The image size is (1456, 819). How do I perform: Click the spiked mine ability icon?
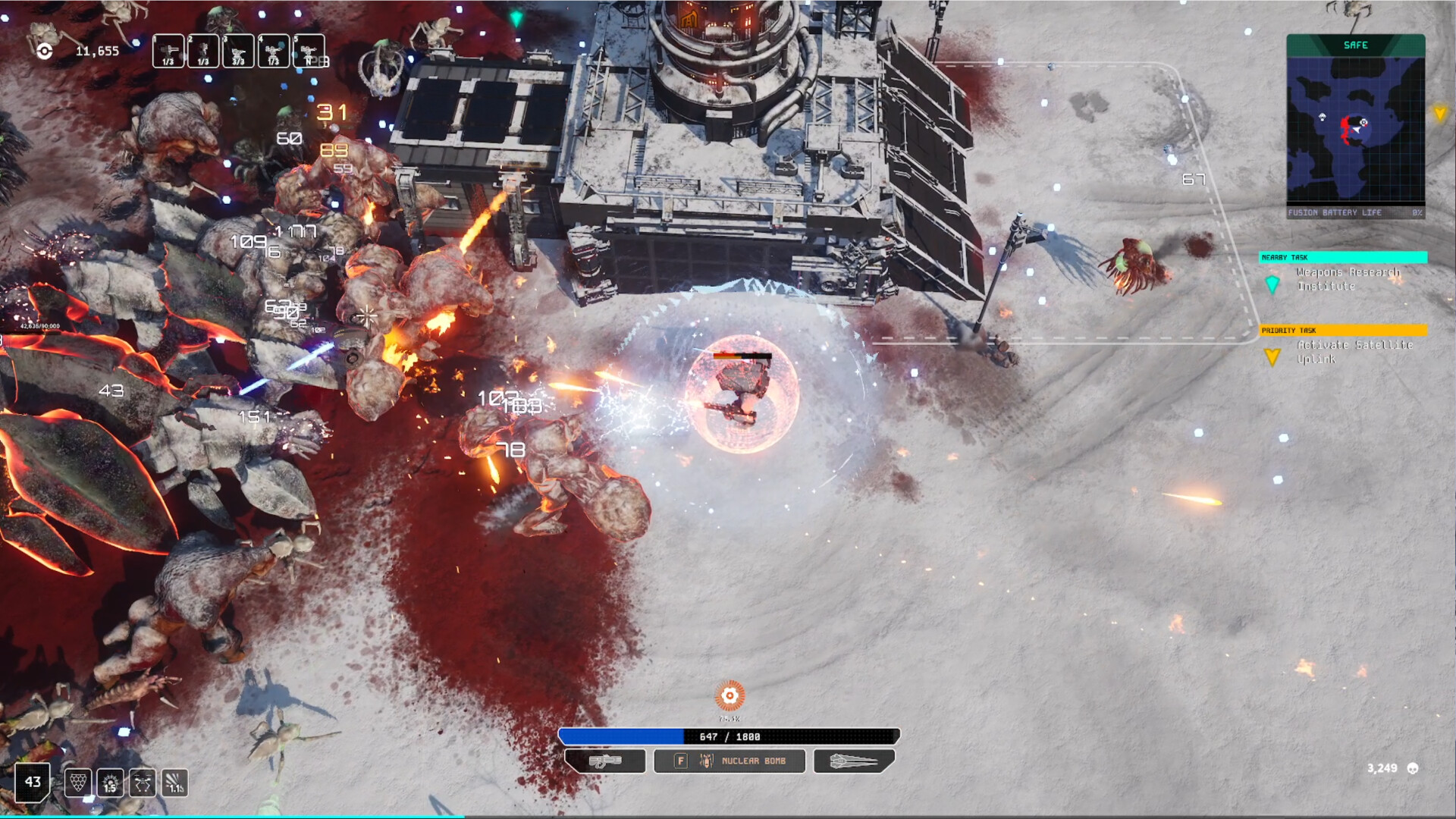[x=110, y=783]
